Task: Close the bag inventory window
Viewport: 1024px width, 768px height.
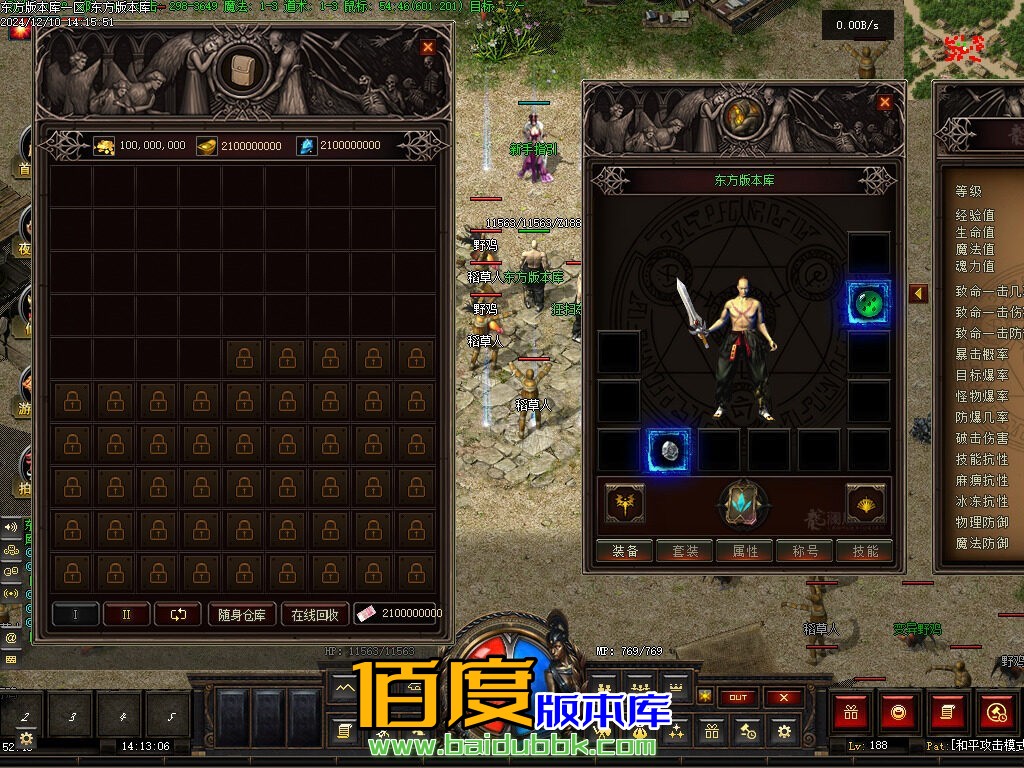Action: coord(428,47)
